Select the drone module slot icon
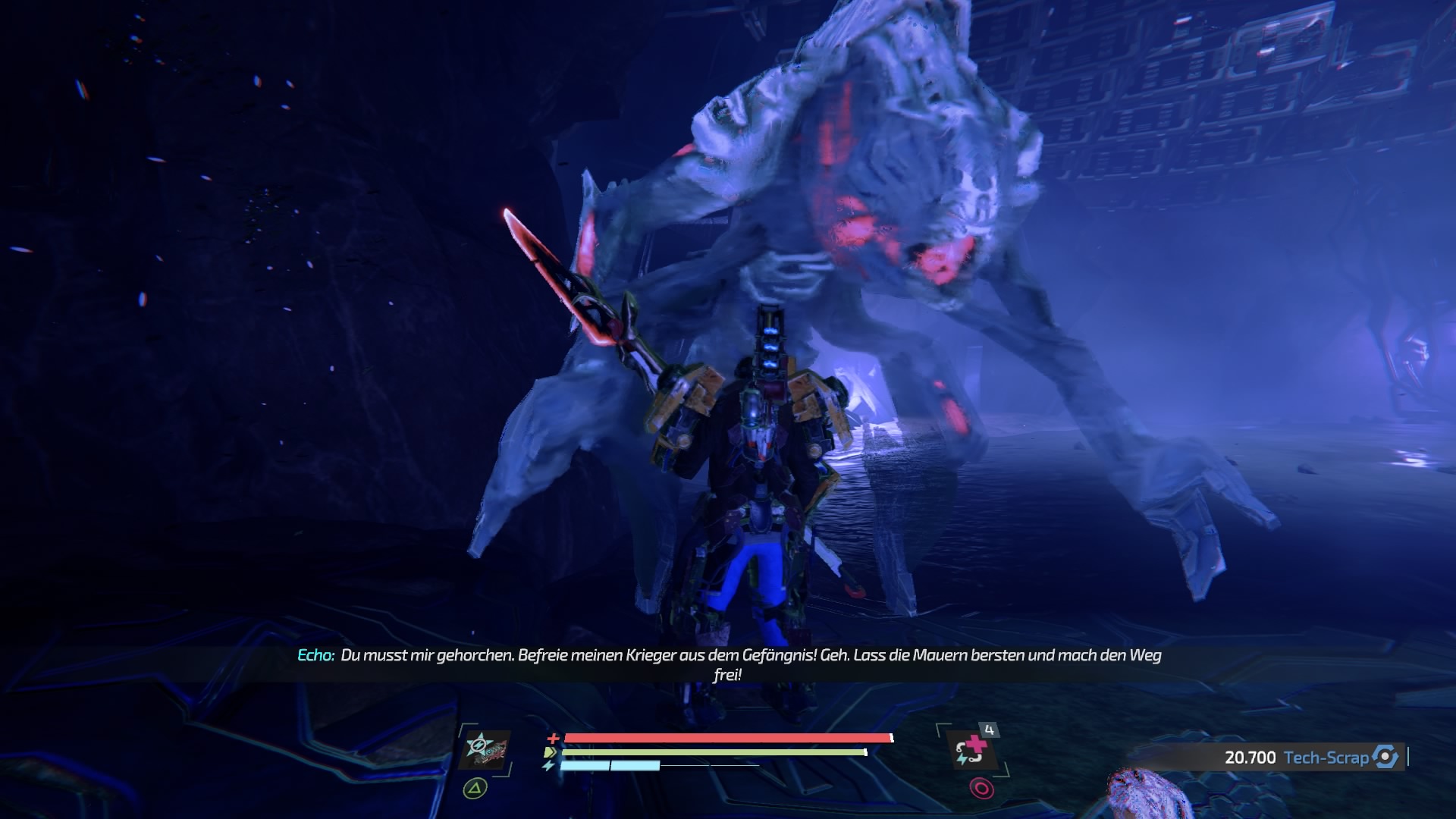The height and width of the screenshot is (819, 1456). click(x=485, y=750)
